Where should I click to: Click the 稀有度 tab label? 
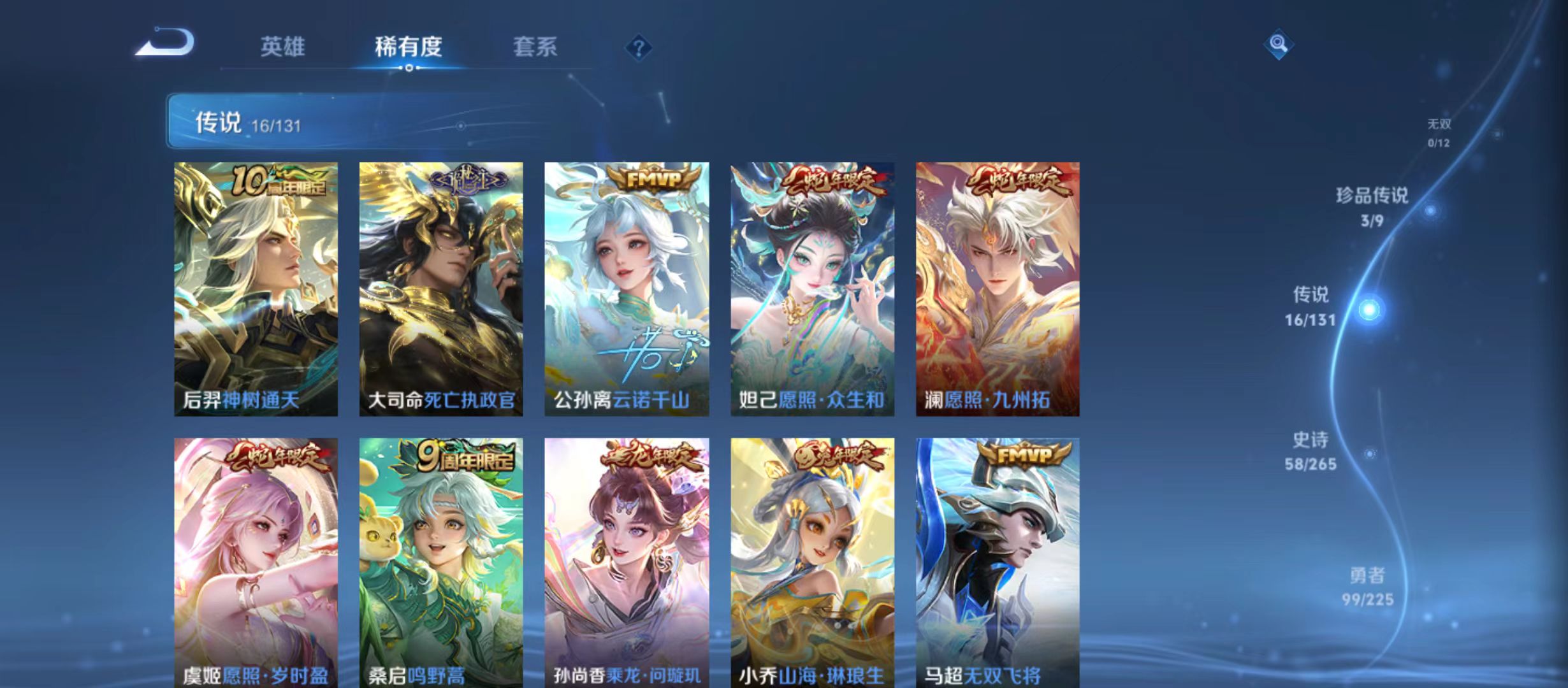[409, 46]
